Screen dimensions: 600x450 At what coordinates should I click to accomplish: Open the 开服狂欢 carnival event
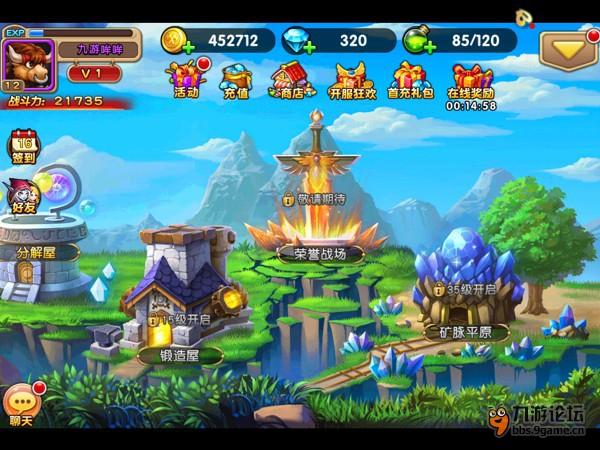pyautogui.click(x=354, y=79)
